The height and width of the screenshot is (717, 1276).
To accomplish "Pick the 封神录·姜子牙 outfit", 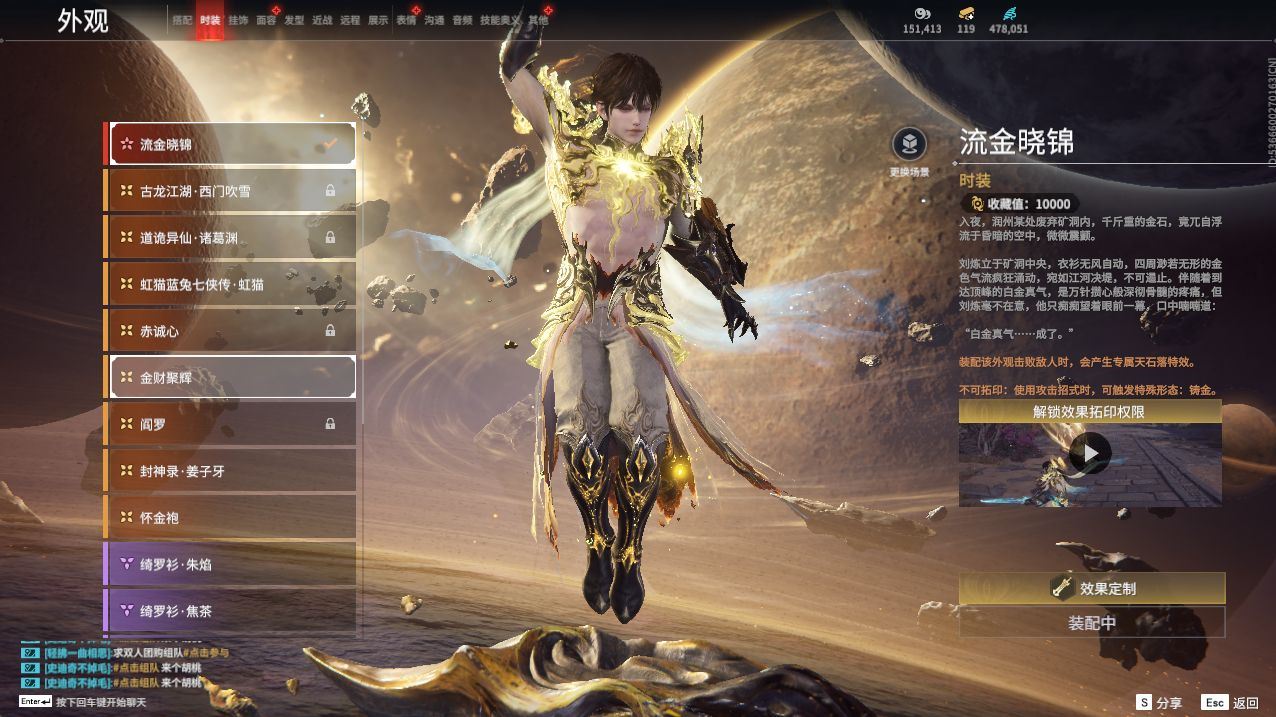I will tap(231, 471).
